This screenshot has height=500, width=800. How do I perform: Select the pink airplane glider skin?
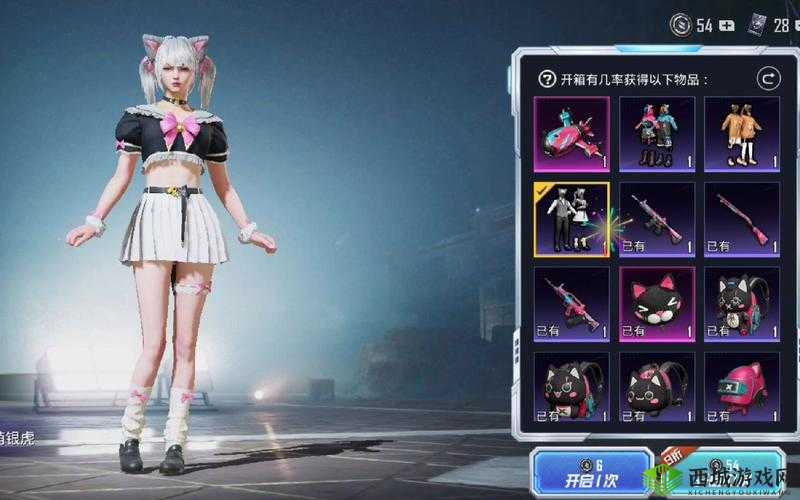pos(571,133)
